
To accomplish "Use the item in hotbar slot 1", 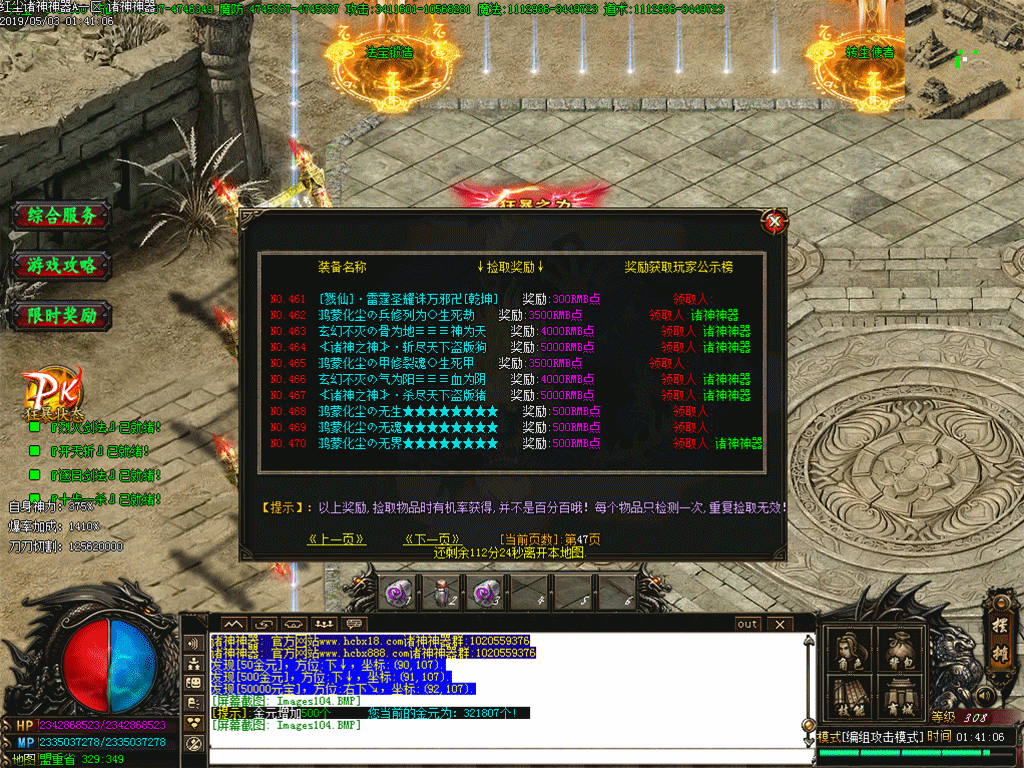I will pos(398,593).
